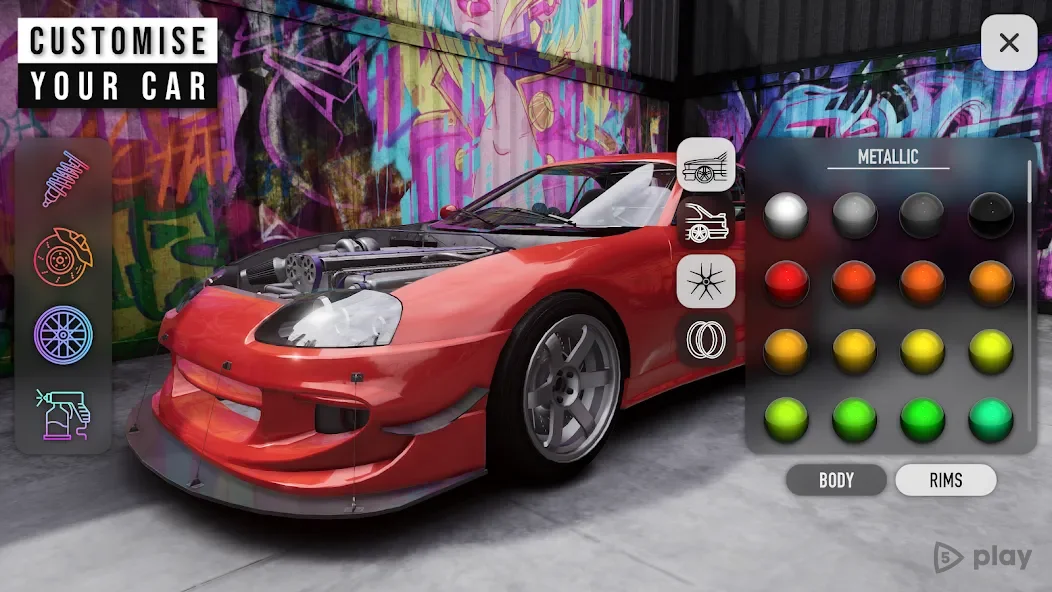
Task: Choose the tyre rings option
Action: click(706, 340)
